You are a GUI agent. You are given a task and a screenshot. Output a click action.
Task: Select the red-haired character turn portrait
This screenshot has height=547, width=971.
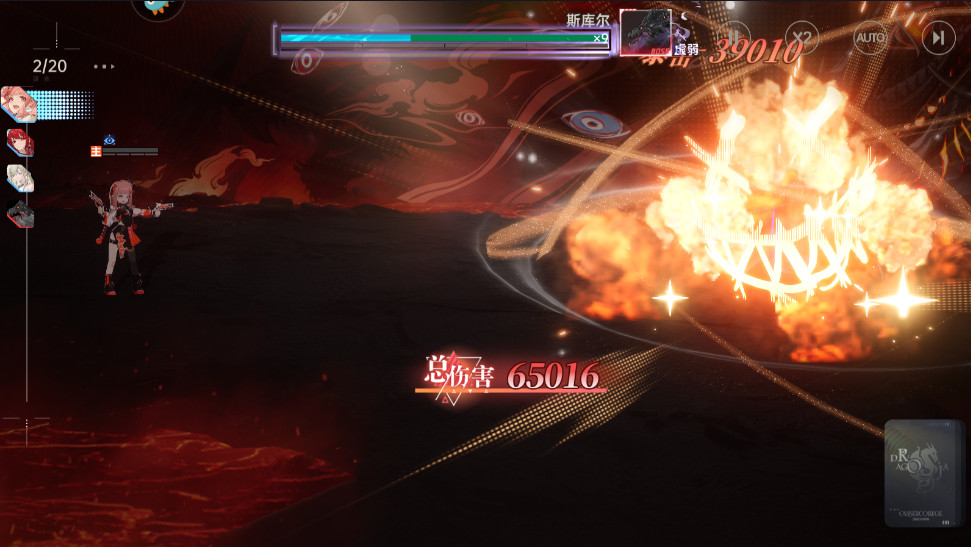[x=20, y=142]
